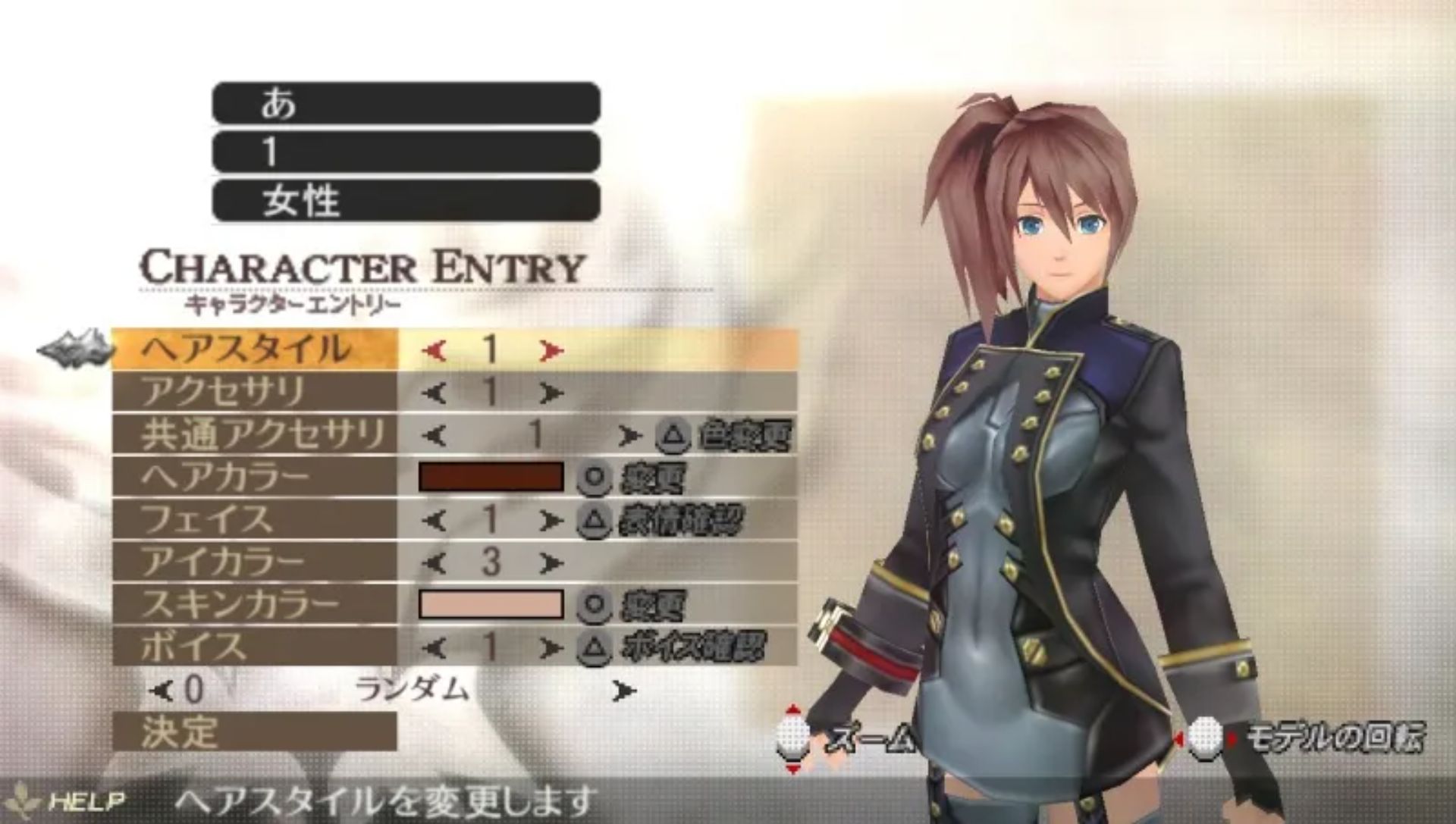Select the アイカラー menu row

(254, 562)
